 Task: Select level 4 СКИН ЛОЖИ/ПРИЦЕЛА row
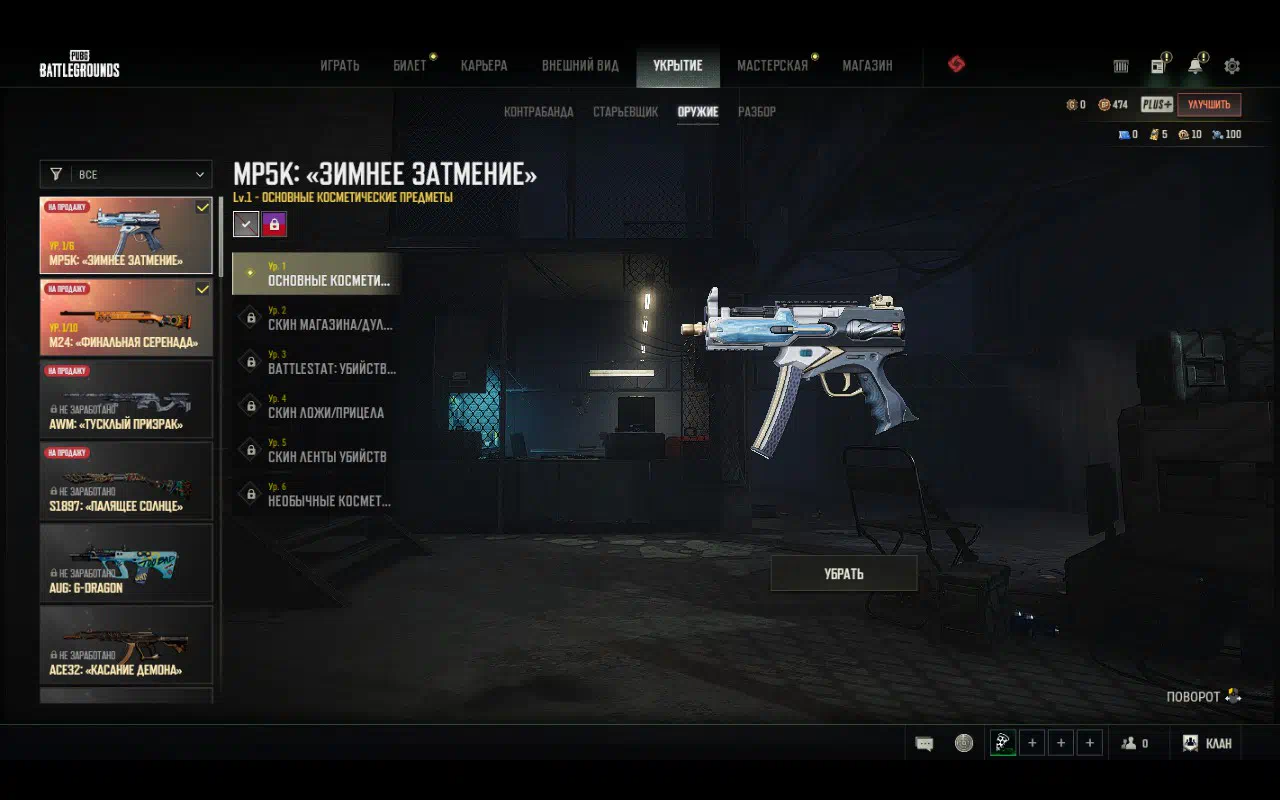[318, 406]
